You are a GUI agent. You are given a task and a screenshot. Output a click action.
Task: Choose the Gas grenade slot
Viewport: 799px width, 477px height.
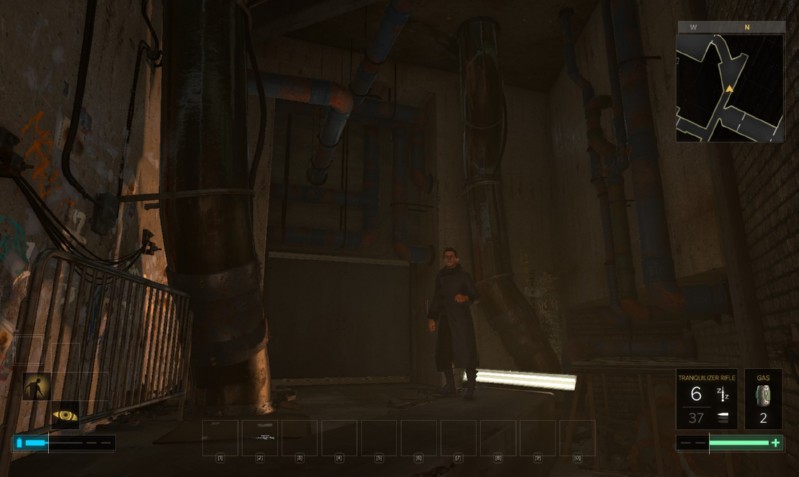point(763,399)
